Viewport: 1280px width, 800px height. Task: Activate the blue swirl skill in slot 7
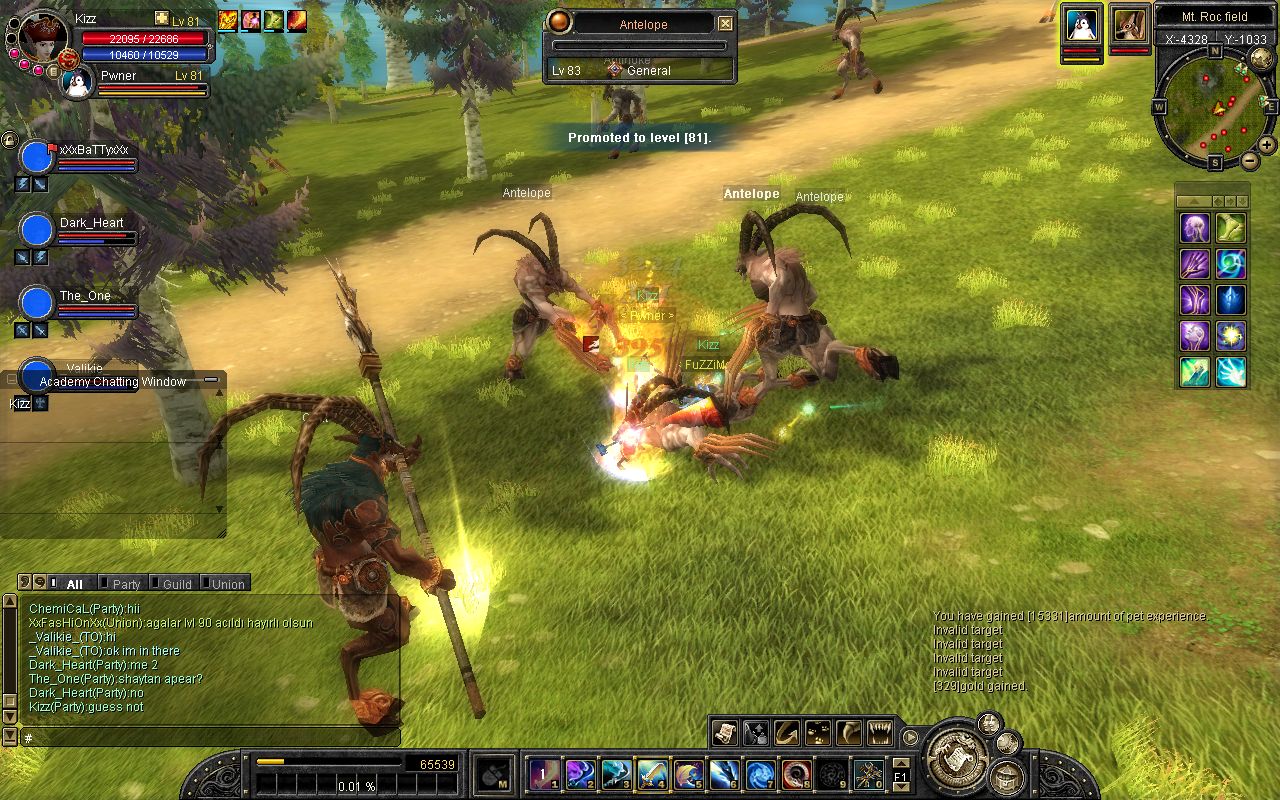(761, 774)
